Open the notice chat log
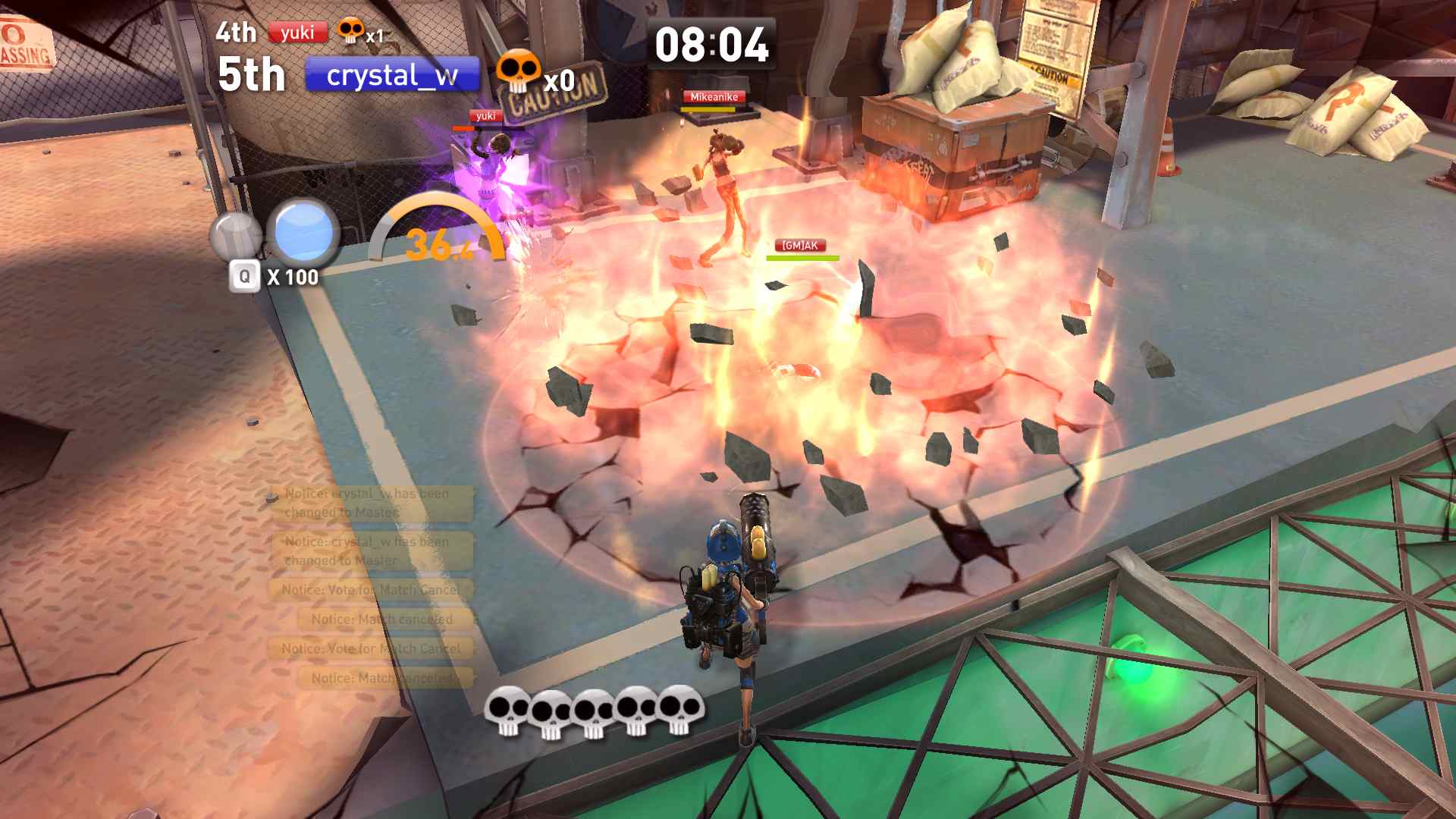 tap(372, 585)
